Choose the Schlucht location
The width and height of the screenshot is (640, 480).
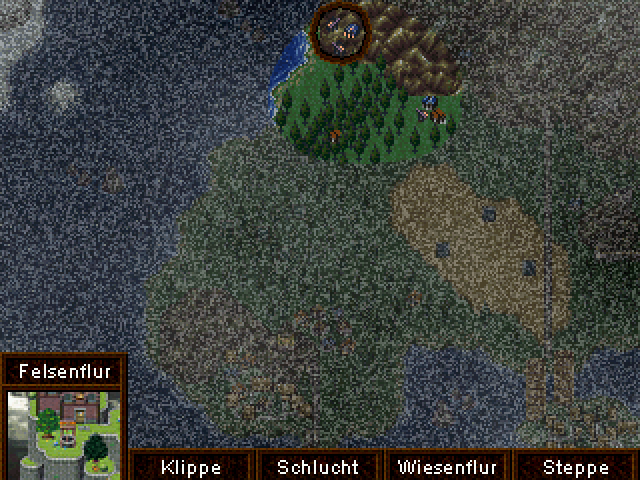pos(317,467)
